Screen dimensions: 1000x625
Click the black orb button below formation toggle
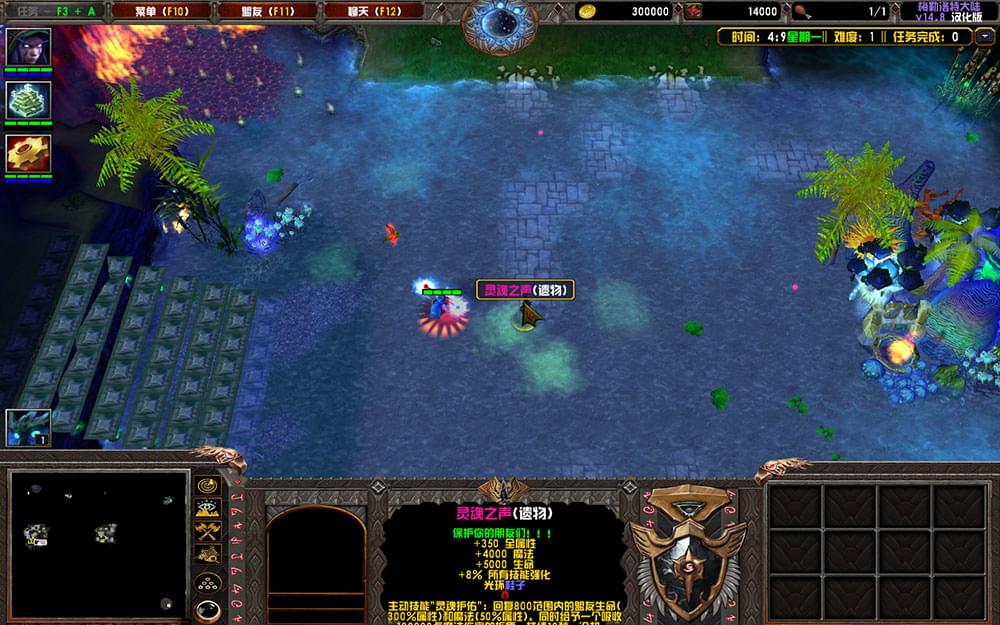[x=207, y=609]
